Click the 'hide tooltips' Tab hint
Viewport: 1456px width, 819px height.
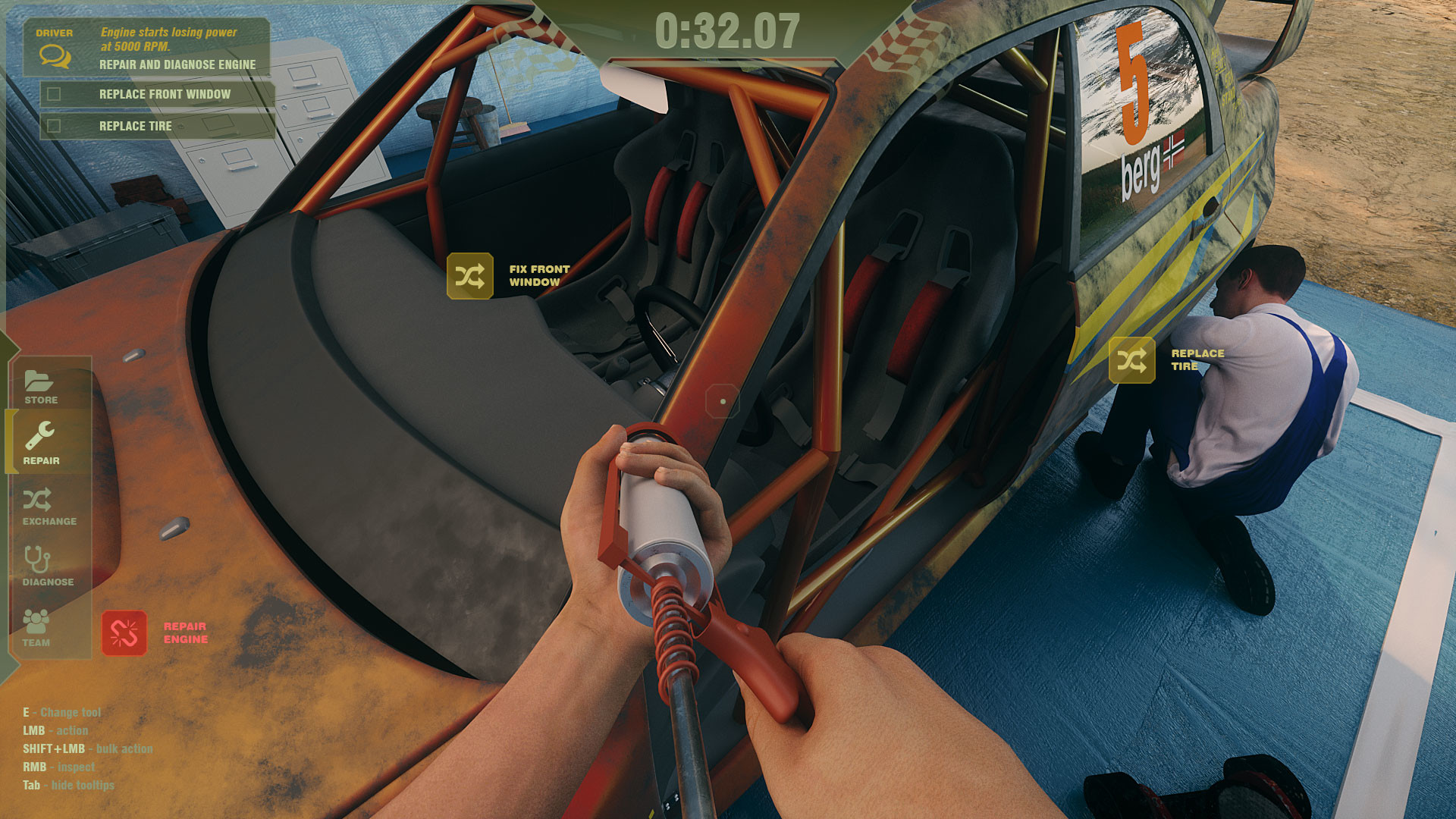(68, 785)
